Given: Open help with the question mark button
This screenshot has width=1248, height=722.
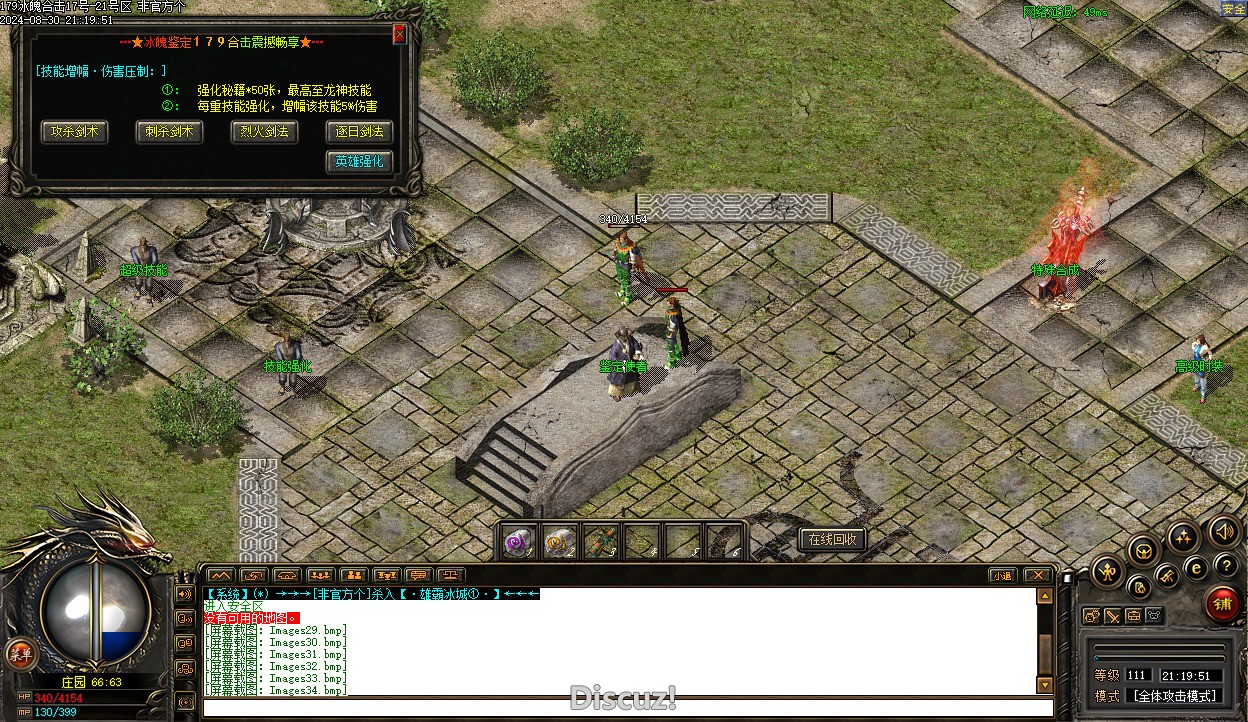Looking at the screenshot, I should 1225,565.
